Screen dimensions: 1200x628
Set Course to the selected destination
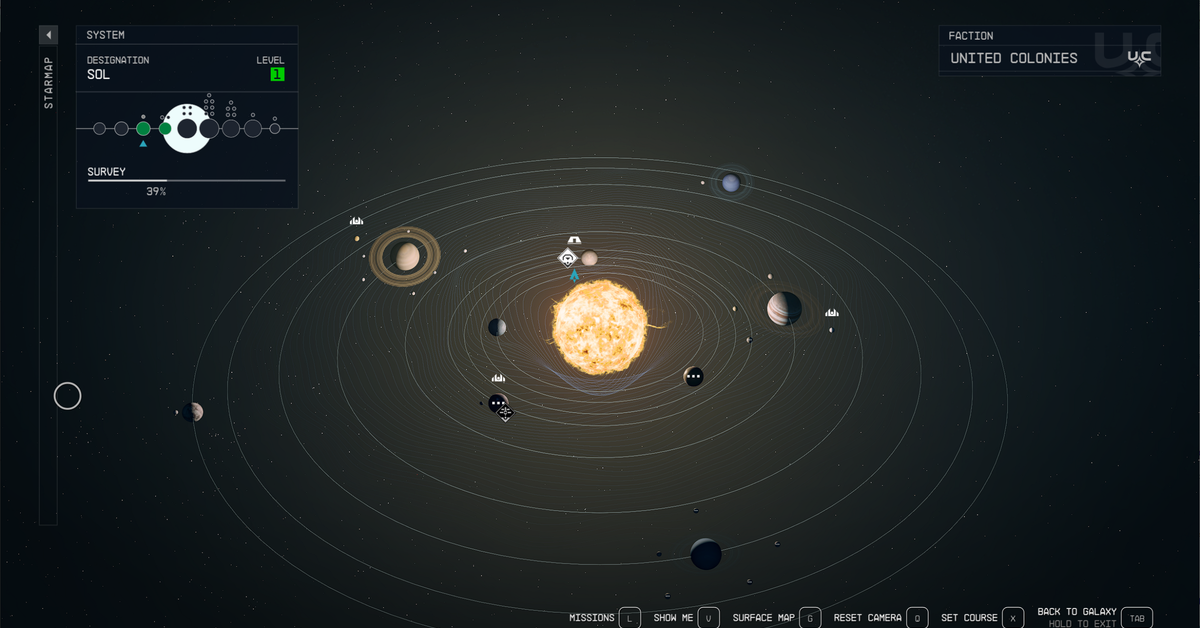coord(1012,618)
